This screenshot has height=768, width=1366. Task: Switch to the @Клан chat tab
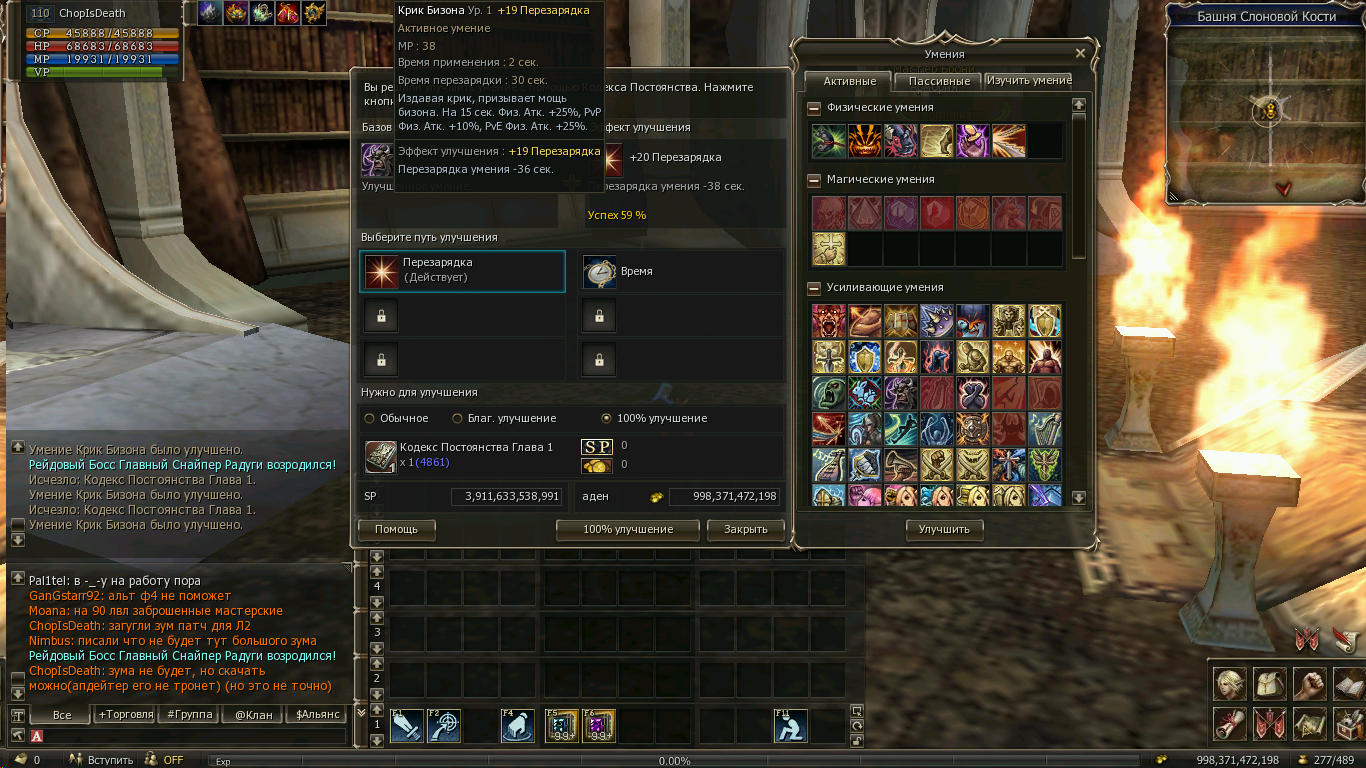(254, 715)
